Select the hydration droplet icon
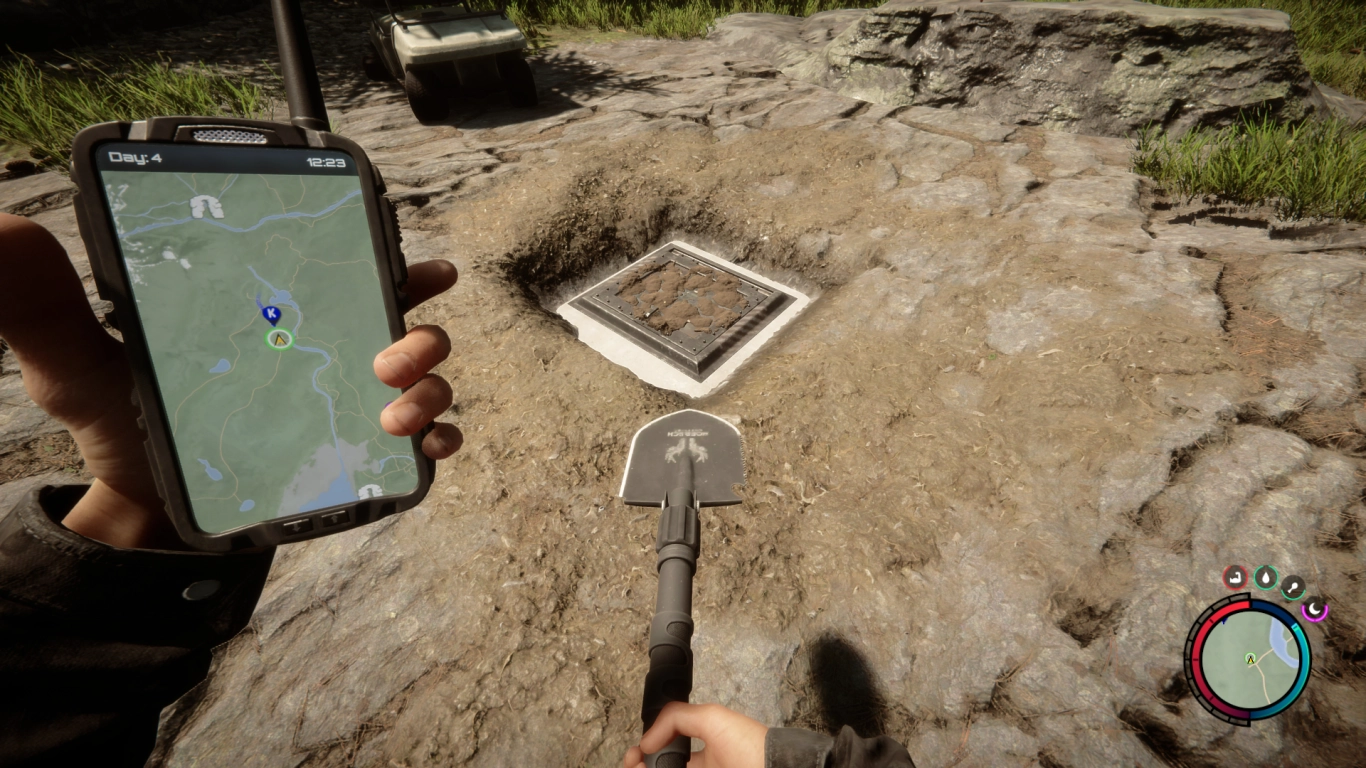The width and height of the screenshot is (1366, 768). pyautogui.click(x=1265, y=577)
